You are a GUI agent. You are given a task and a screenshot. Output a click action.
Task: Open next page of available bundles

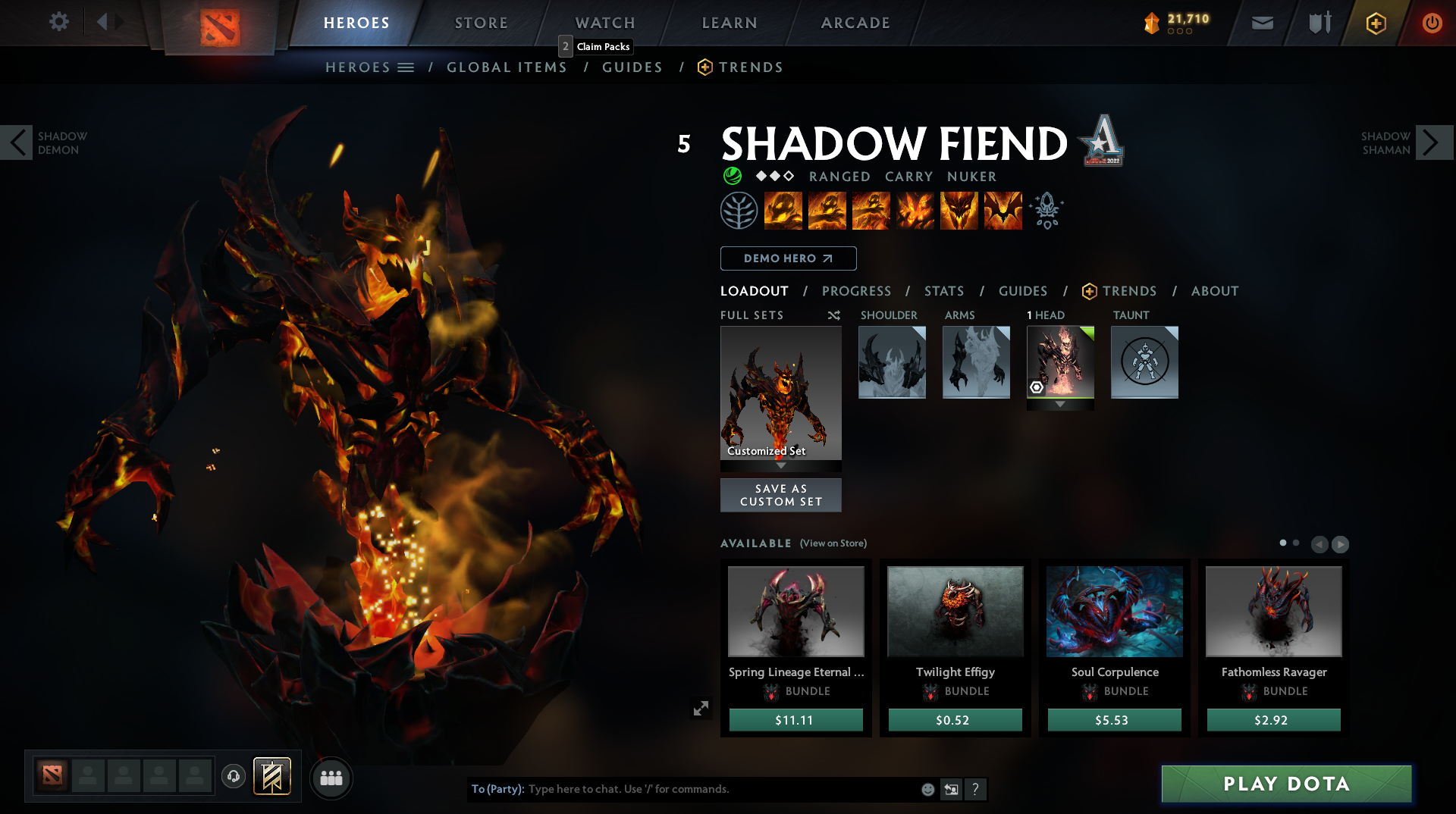(1341, 543)
